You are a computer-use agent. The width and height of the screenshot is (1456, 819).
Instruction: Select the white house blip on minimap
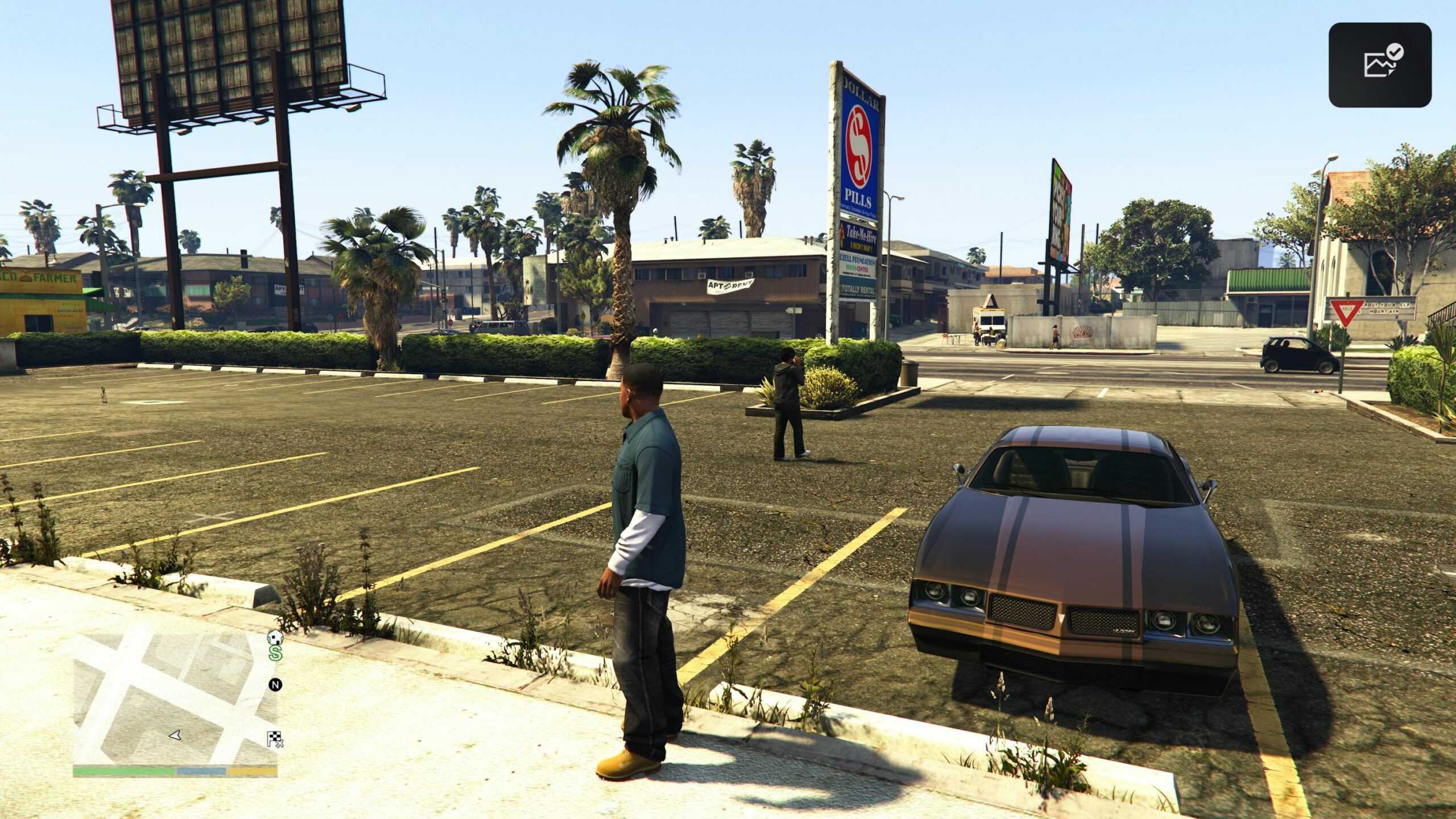(x=275, y=636)
